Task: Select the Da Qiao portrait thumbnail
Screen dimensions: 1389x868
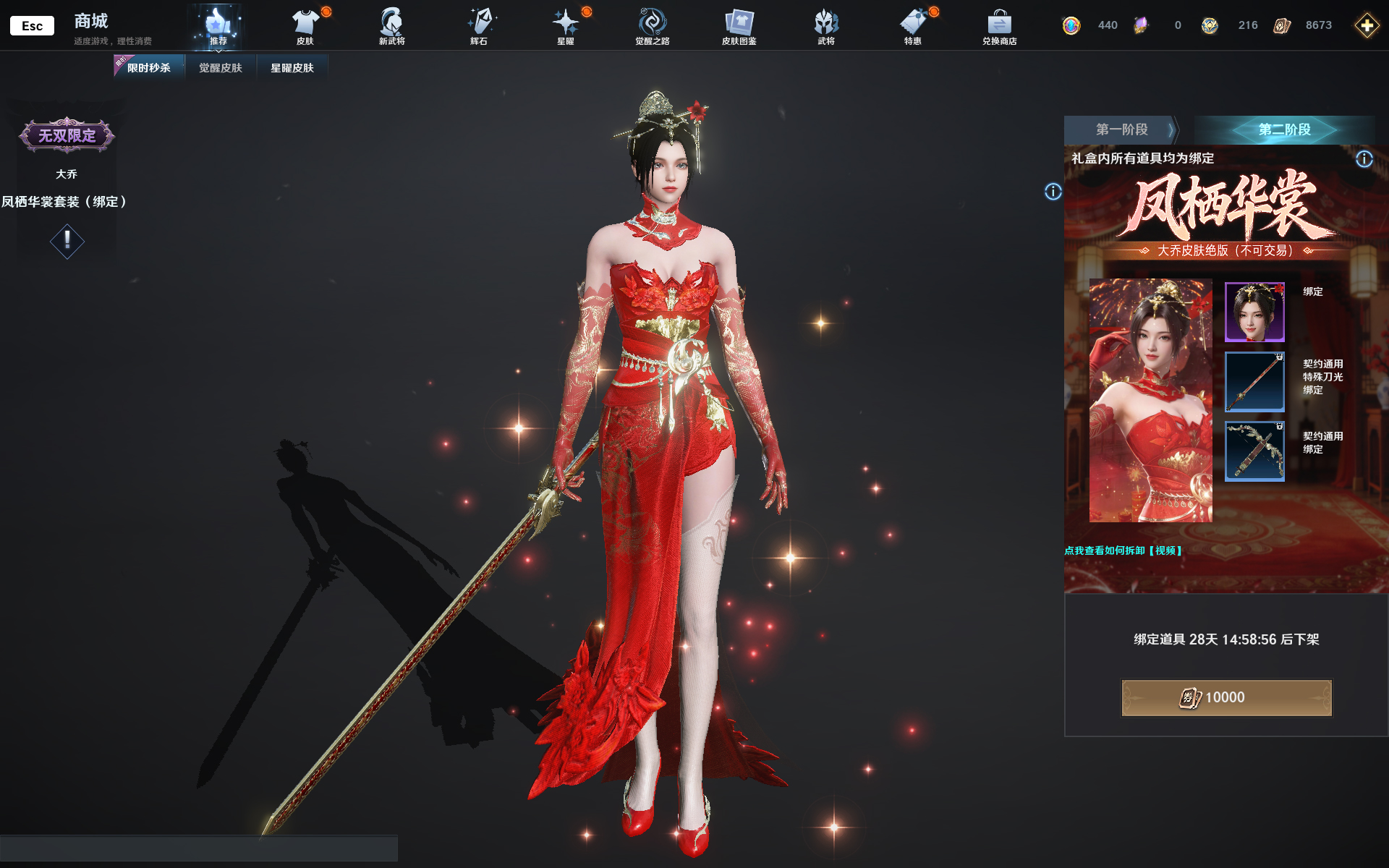Action: (1254, 312)
